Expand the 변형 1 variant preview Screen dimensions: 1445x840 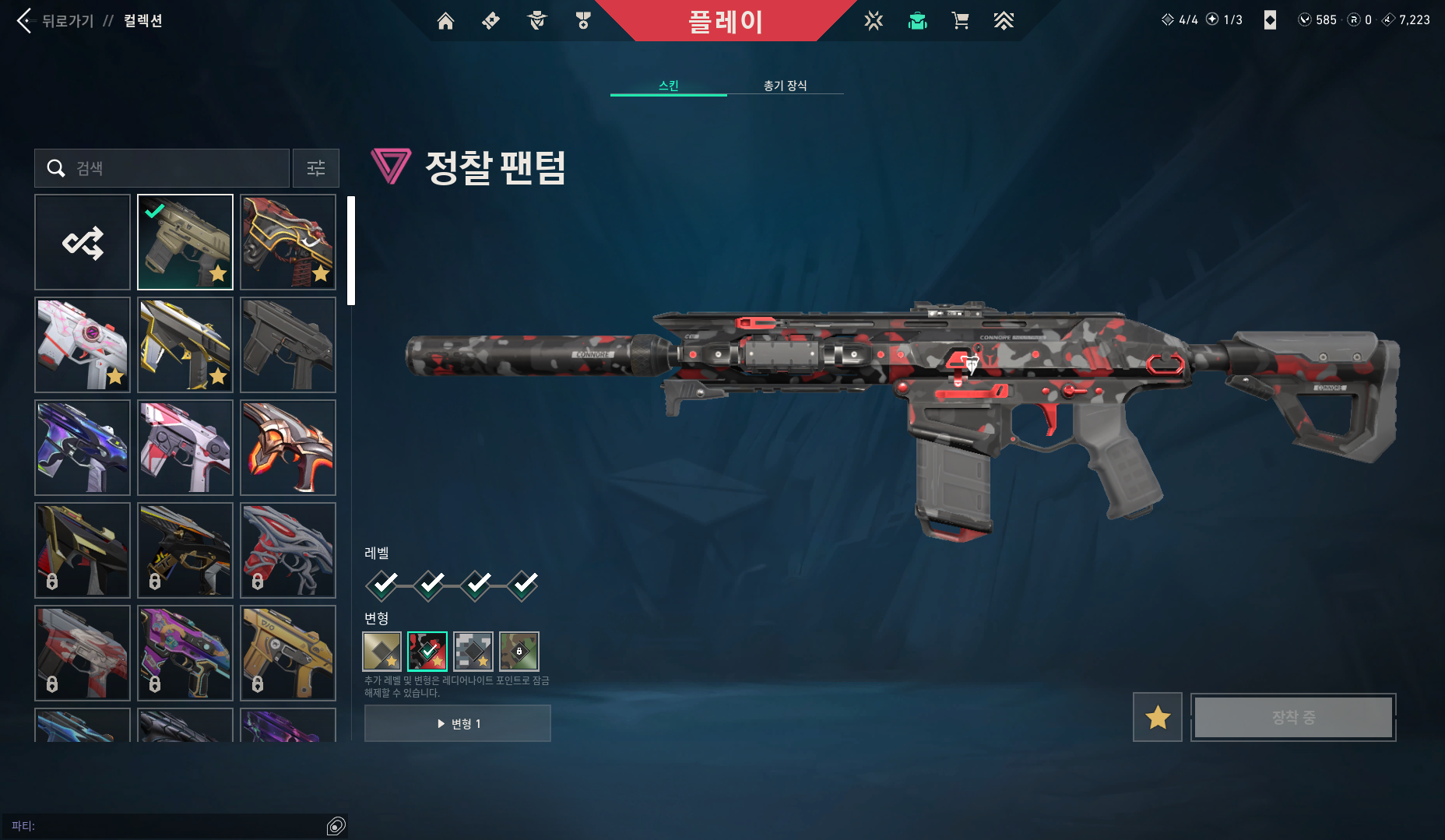pos(457,722)
